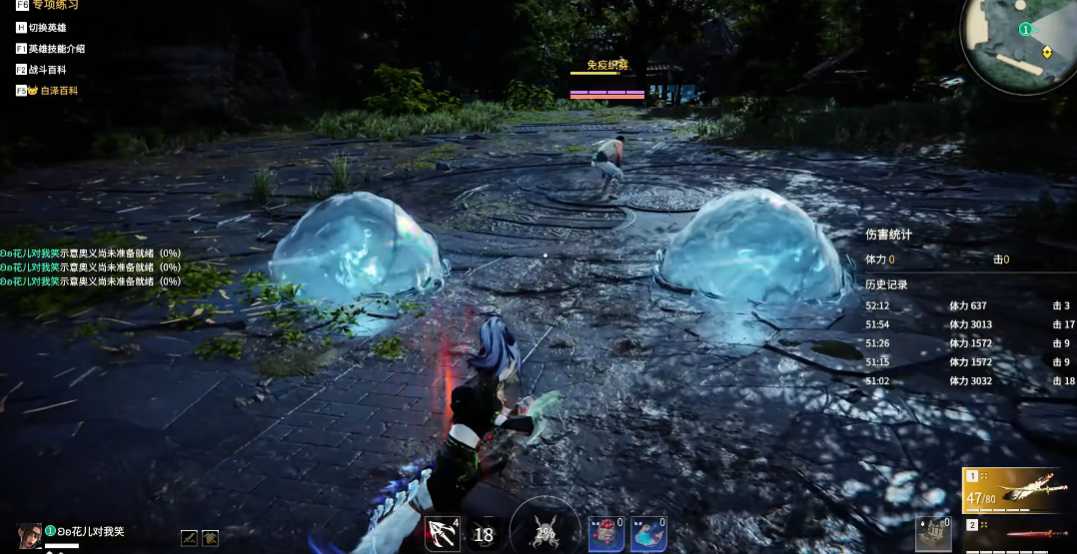The image size is (1077, 554).
Task: Select the 切换英雄 switch hero option
Action: click(x=47, y=28)
